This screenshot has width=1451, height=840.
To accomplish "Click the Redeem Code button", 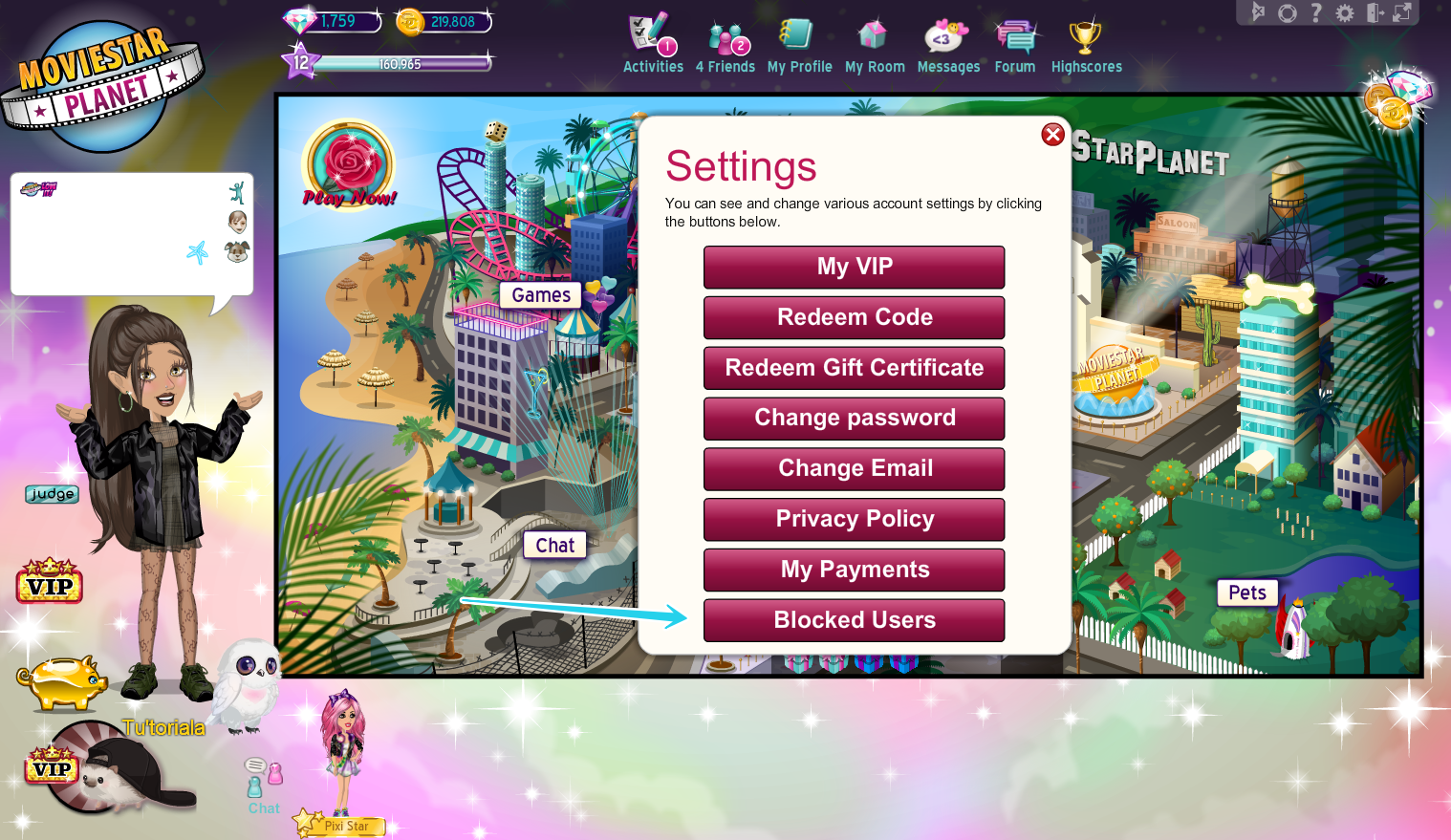I will coord(854,317).
